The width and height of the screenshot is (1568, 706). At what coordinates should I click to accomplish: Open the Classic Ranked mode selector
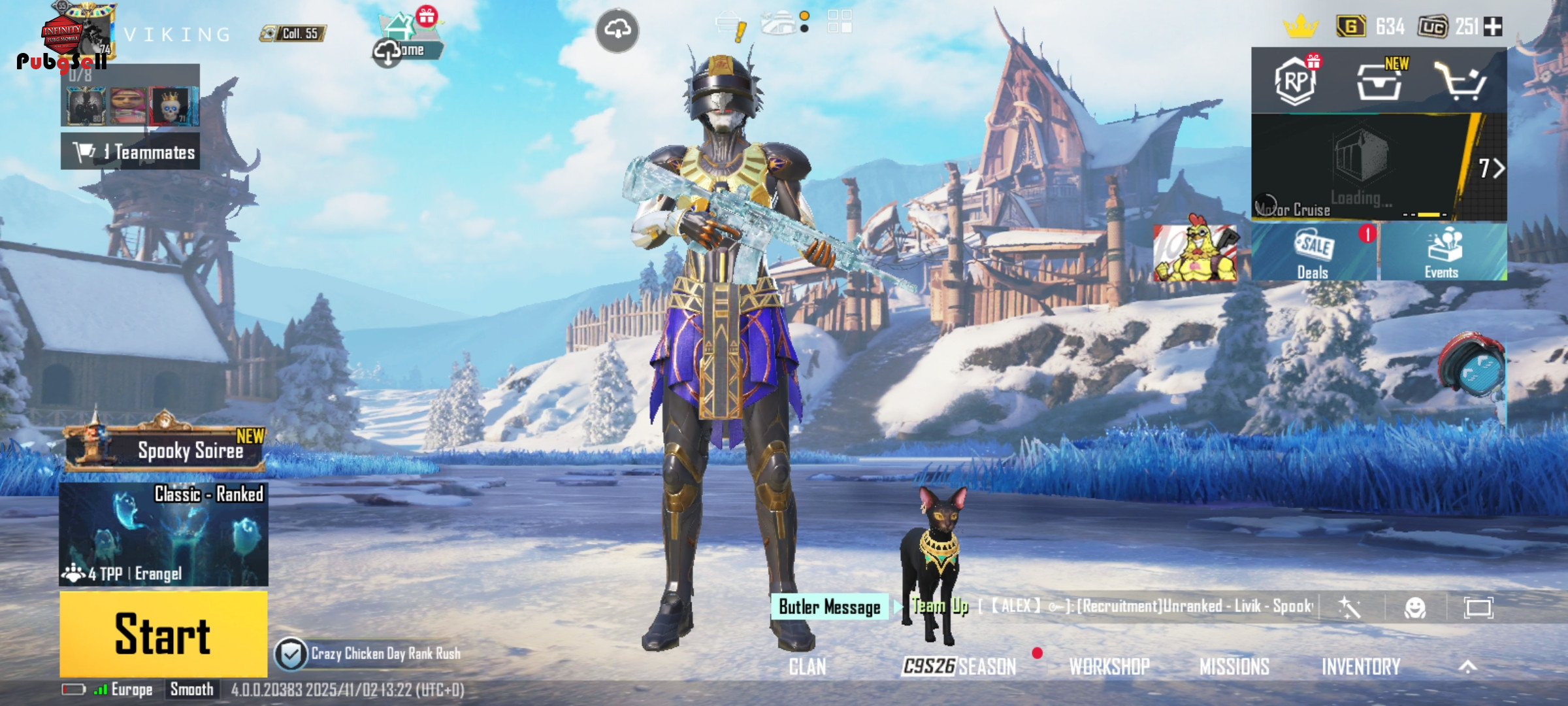click(163, 534)
